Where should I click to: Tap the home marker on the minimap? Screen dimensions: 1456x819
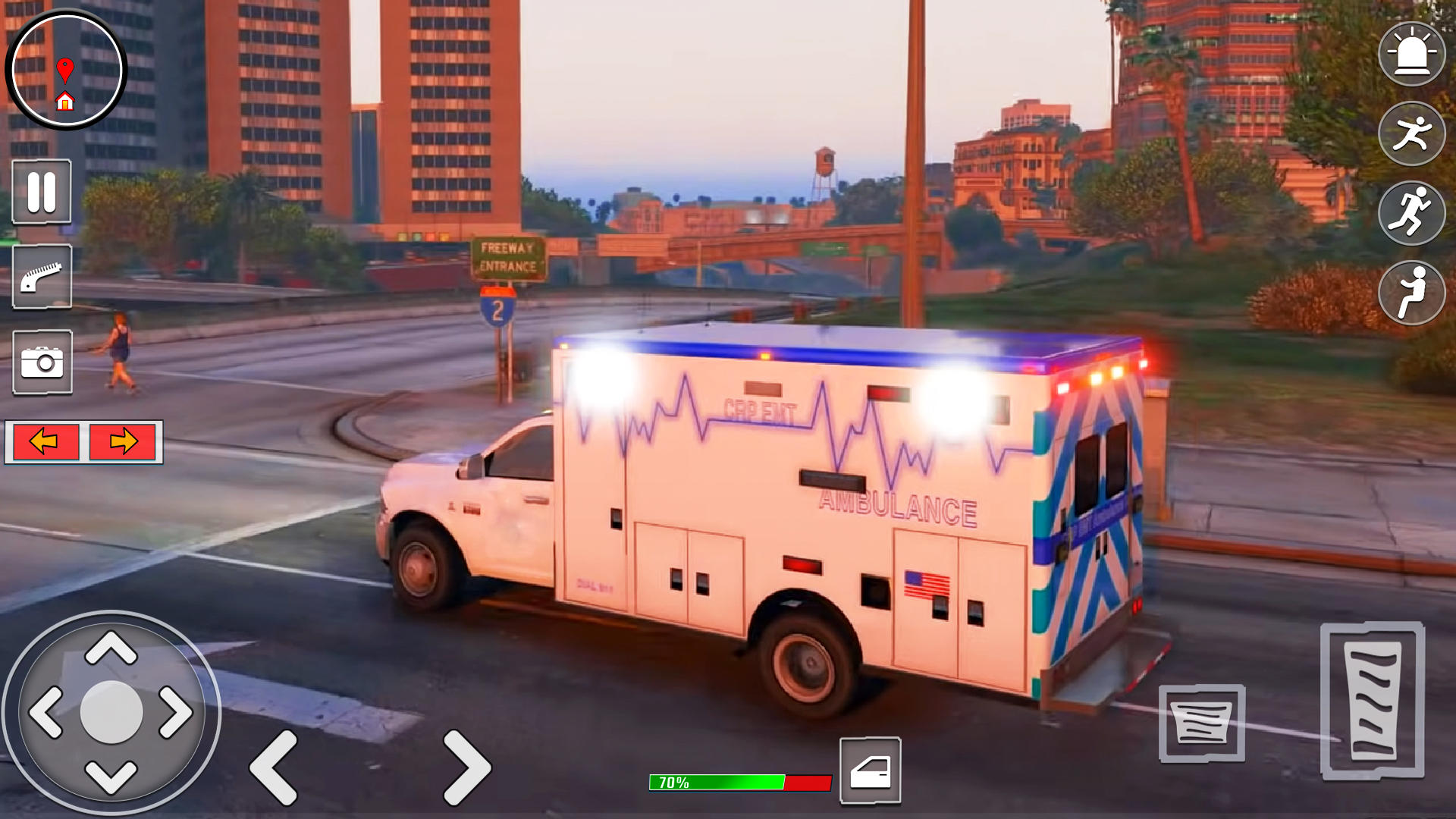click(67, 101)
